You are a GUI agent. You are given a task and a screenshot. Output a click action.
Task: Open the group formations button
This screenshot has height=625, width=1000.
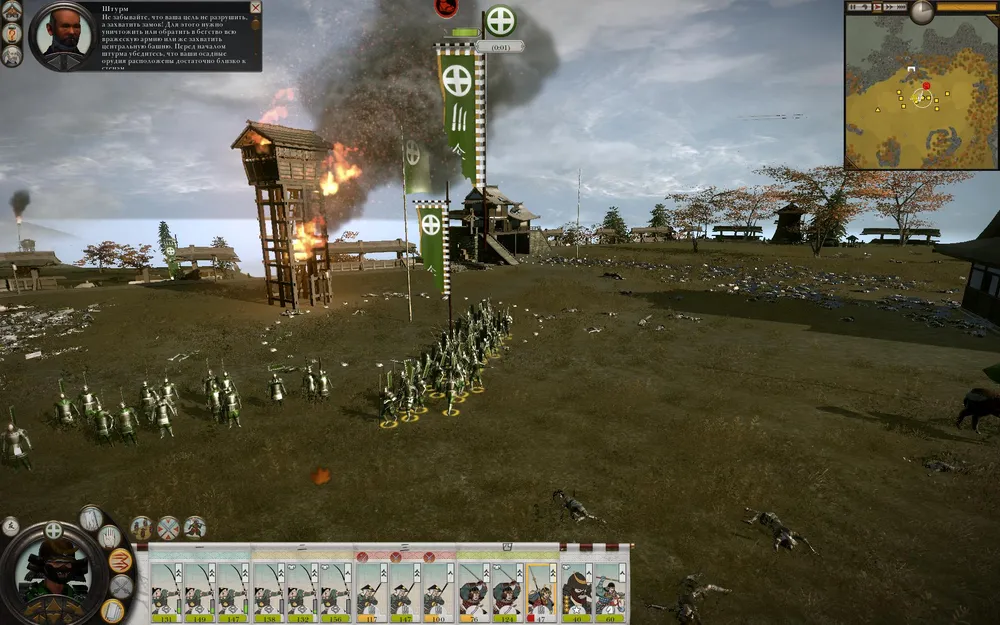[141, 527]
